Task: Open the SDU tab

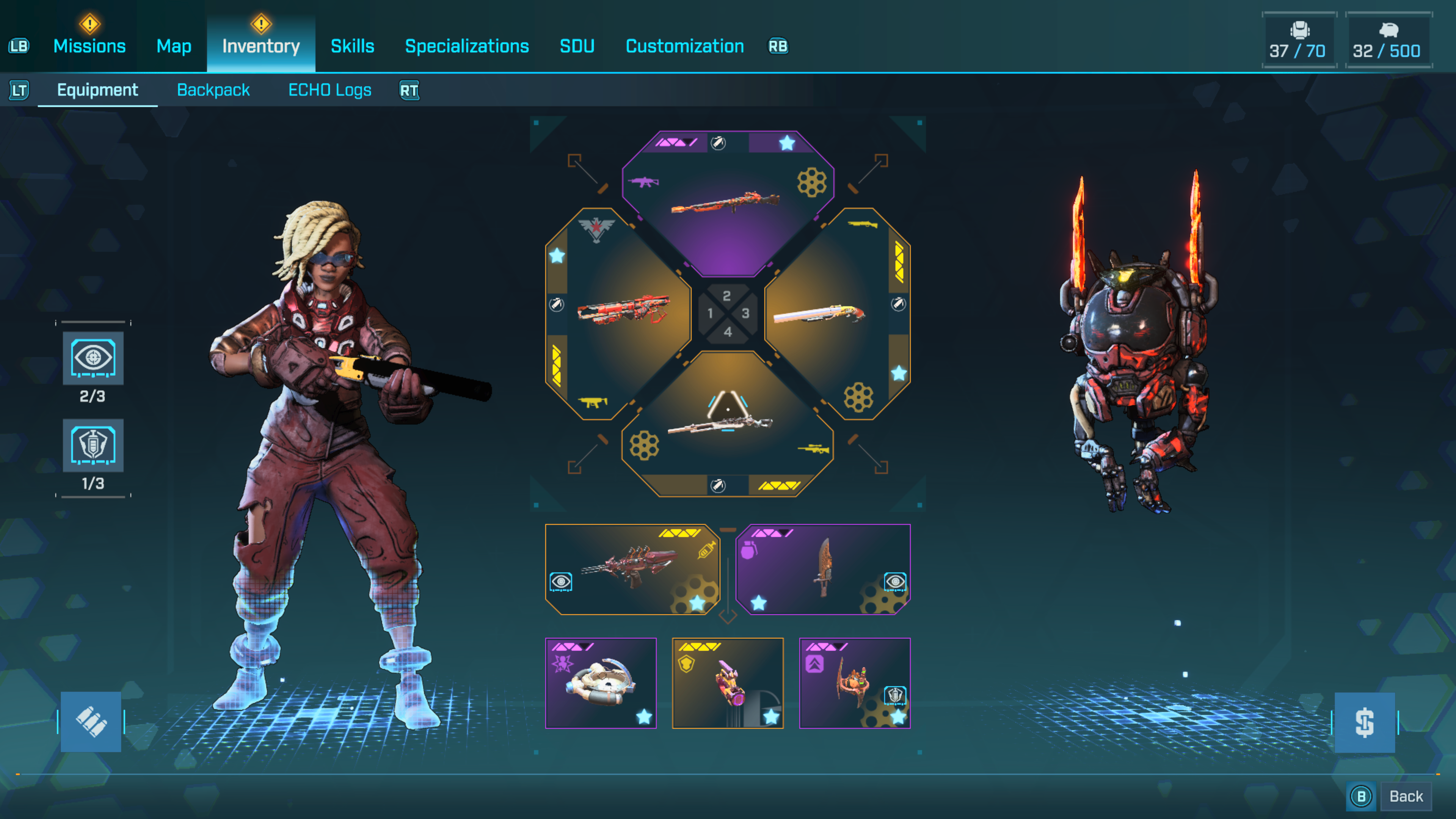Action: pos(576,46)
